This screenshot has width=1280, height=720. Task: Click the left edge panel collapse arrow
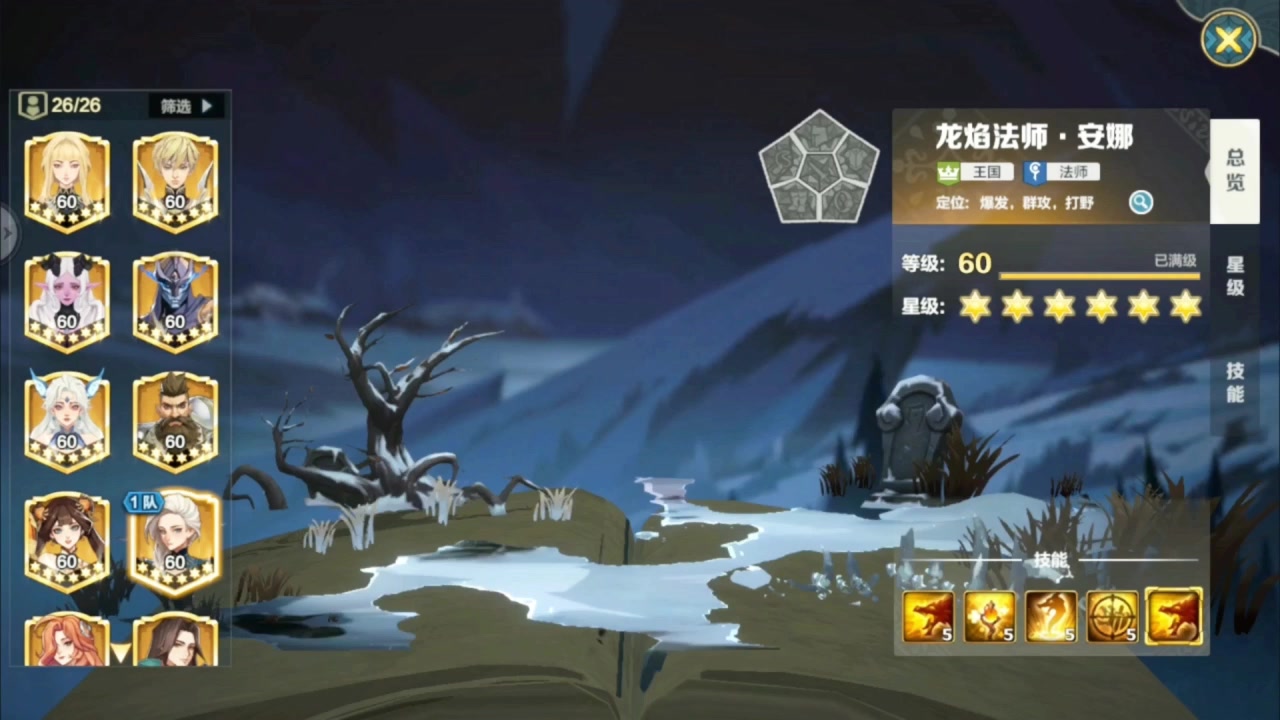click(x=8, y=232)
